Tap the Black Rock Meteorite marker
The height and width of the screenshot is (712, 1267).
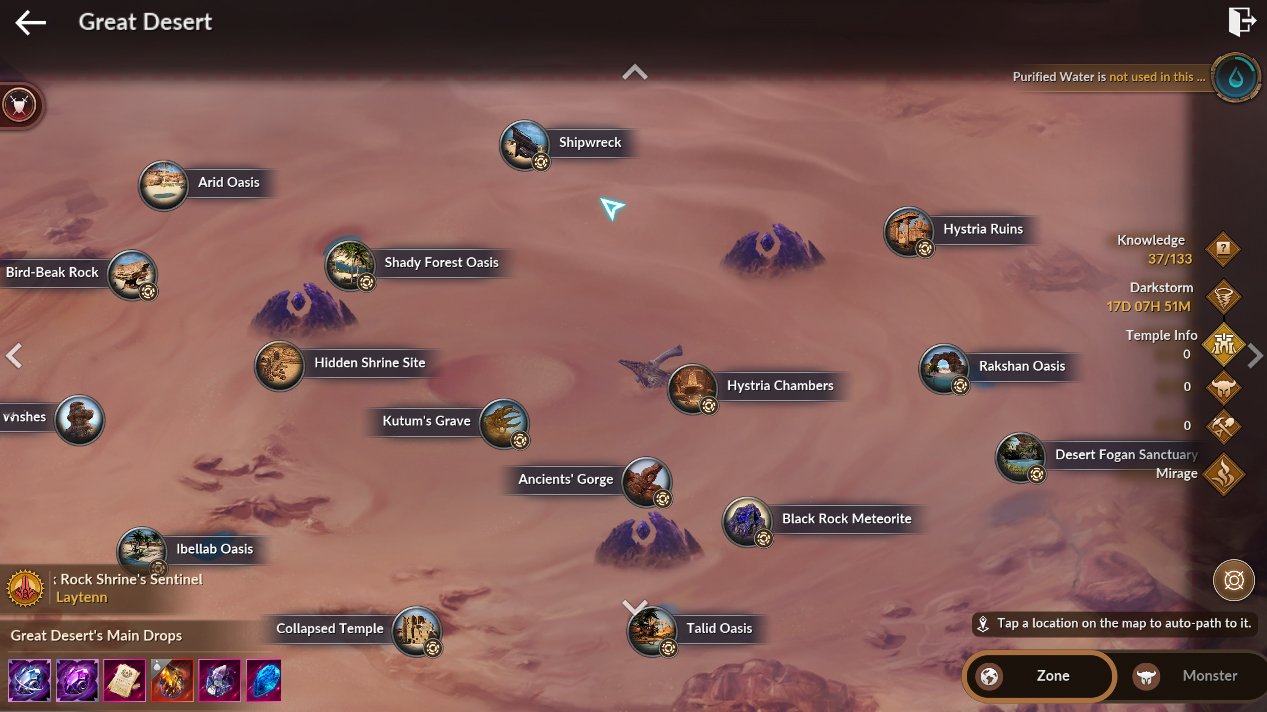pos(747,521)
